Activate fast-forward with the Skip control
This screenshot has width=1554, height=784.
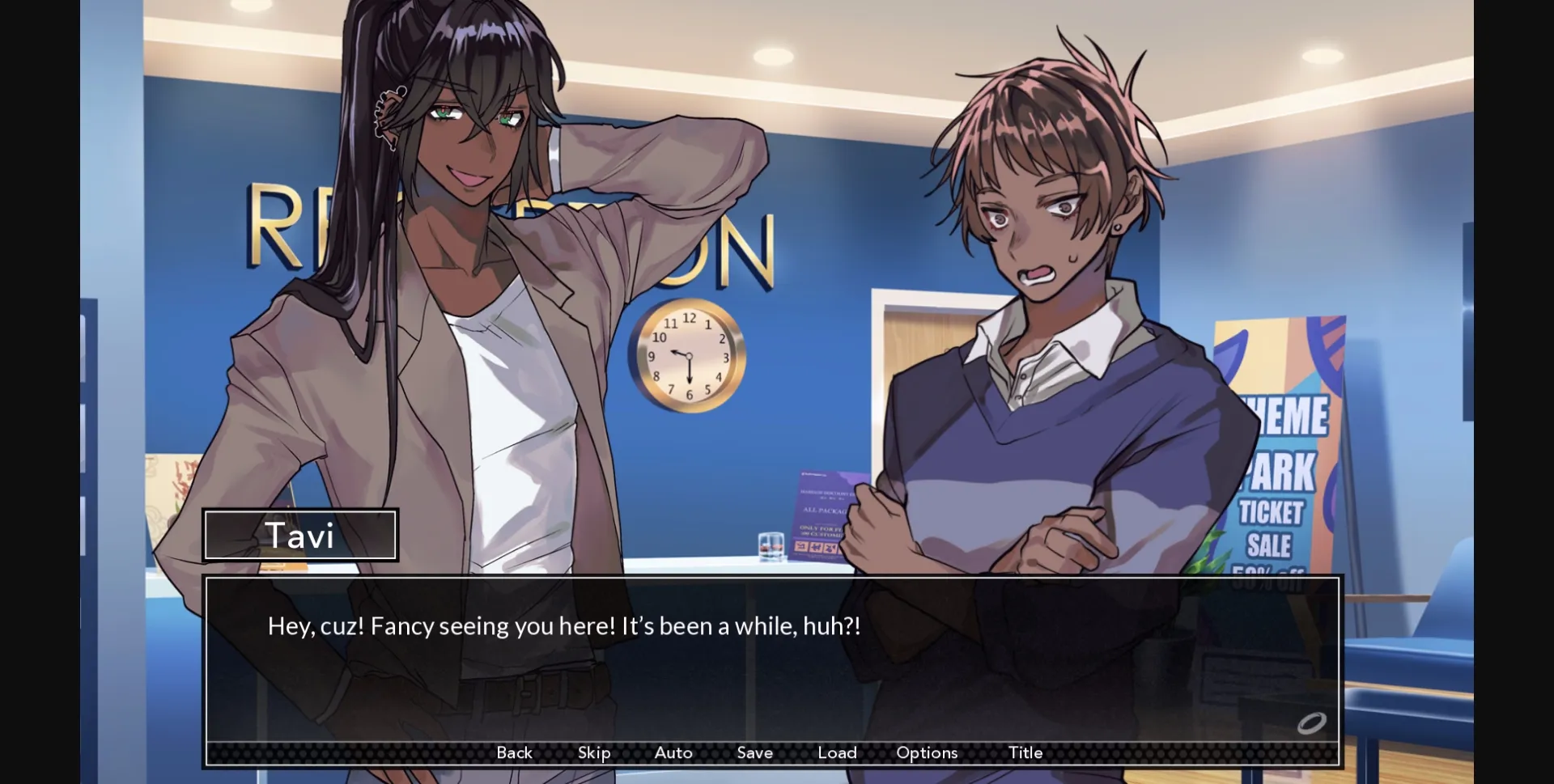coord(594,752)
